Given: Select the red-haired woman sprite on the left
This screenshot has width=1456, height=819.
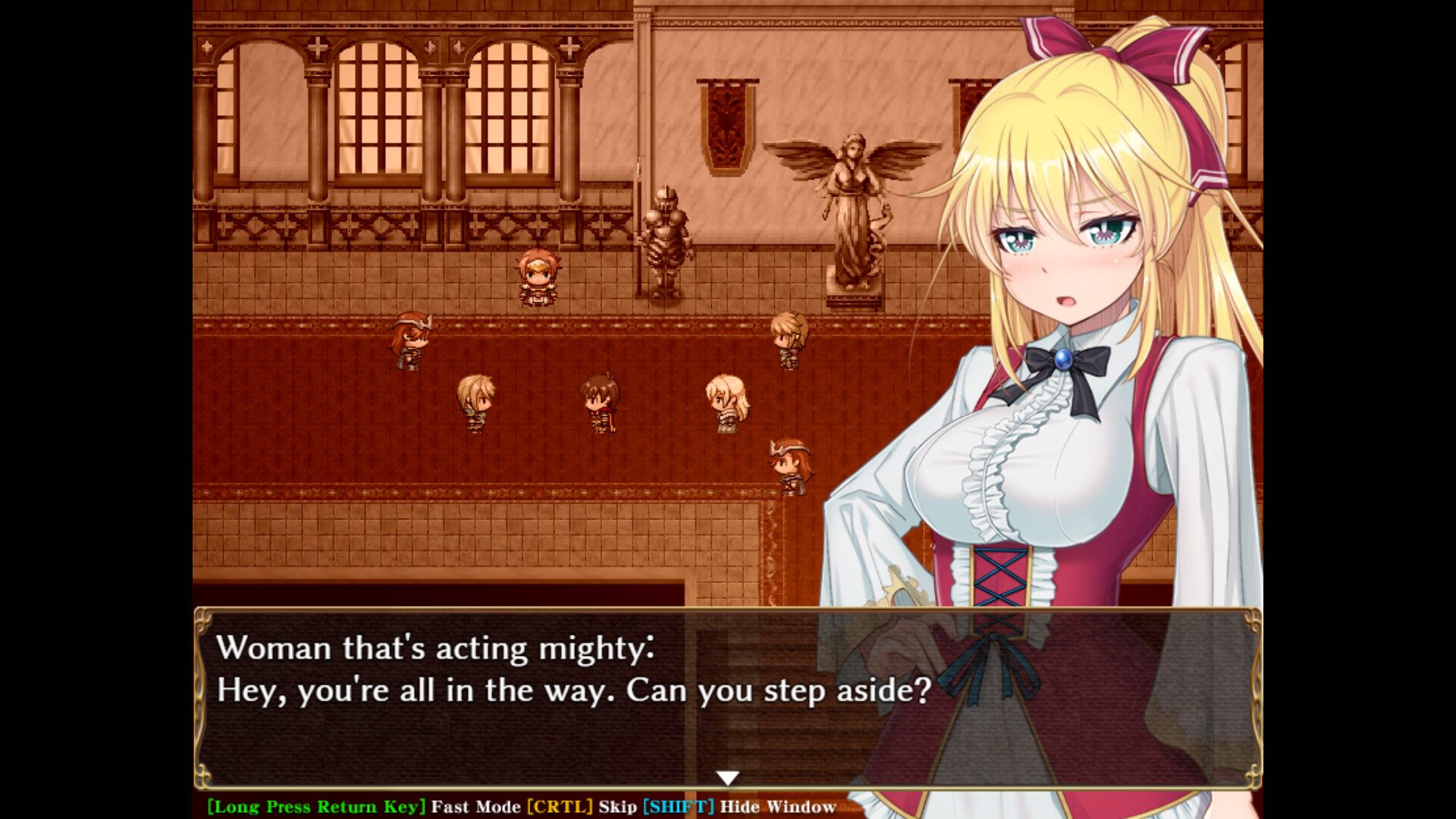Looking at the screenshot, I should [409, 340].
